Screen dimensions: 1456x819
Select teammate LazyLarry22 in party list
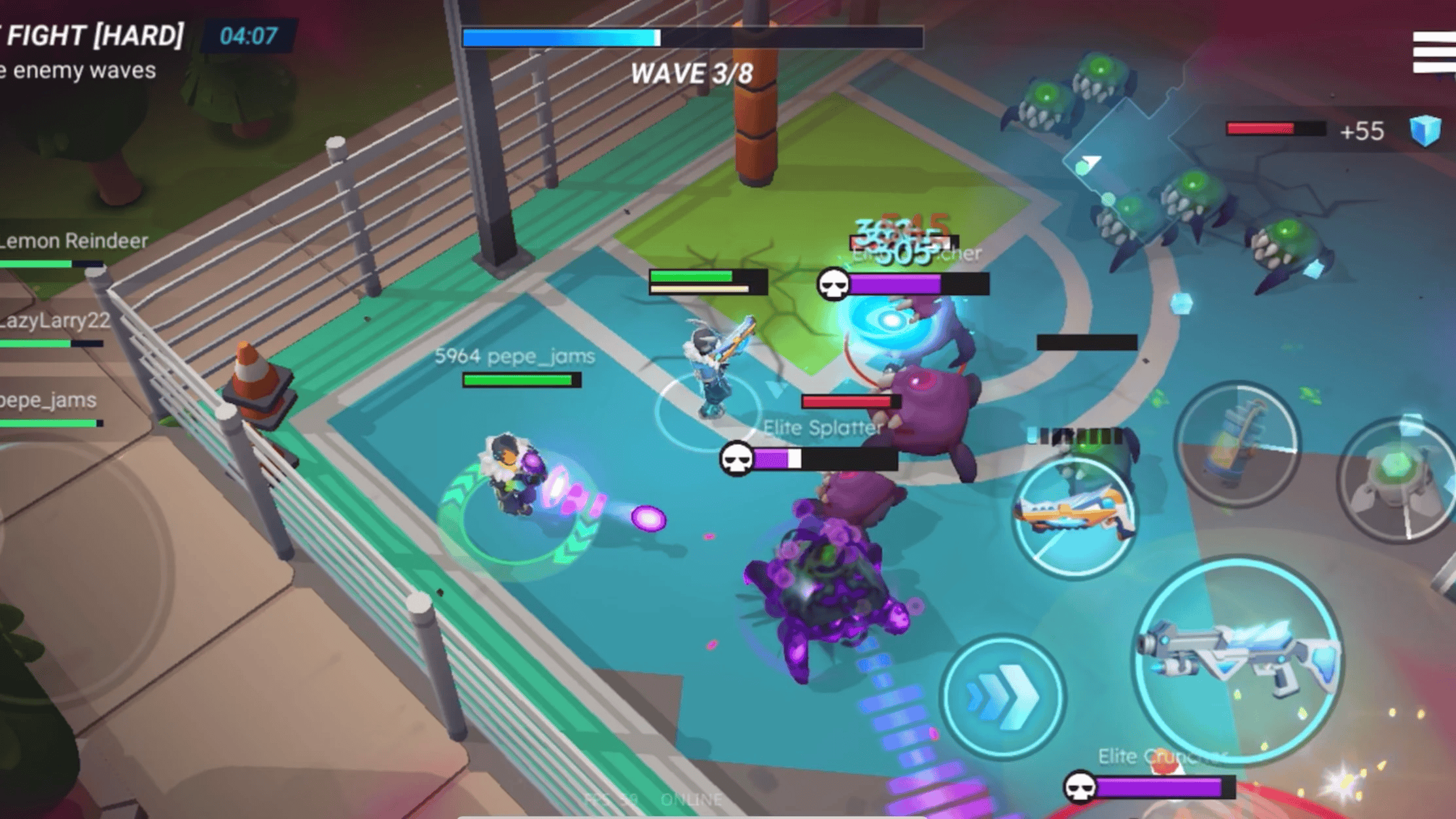click(55, 321)
